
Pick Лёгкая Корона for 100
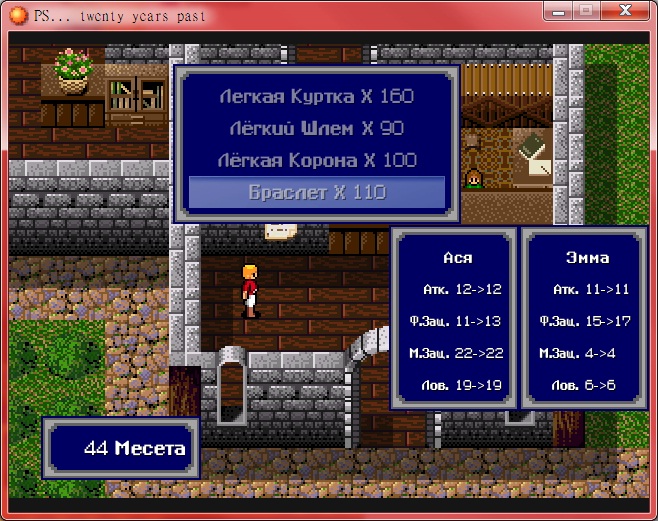[x=316, y=160]
